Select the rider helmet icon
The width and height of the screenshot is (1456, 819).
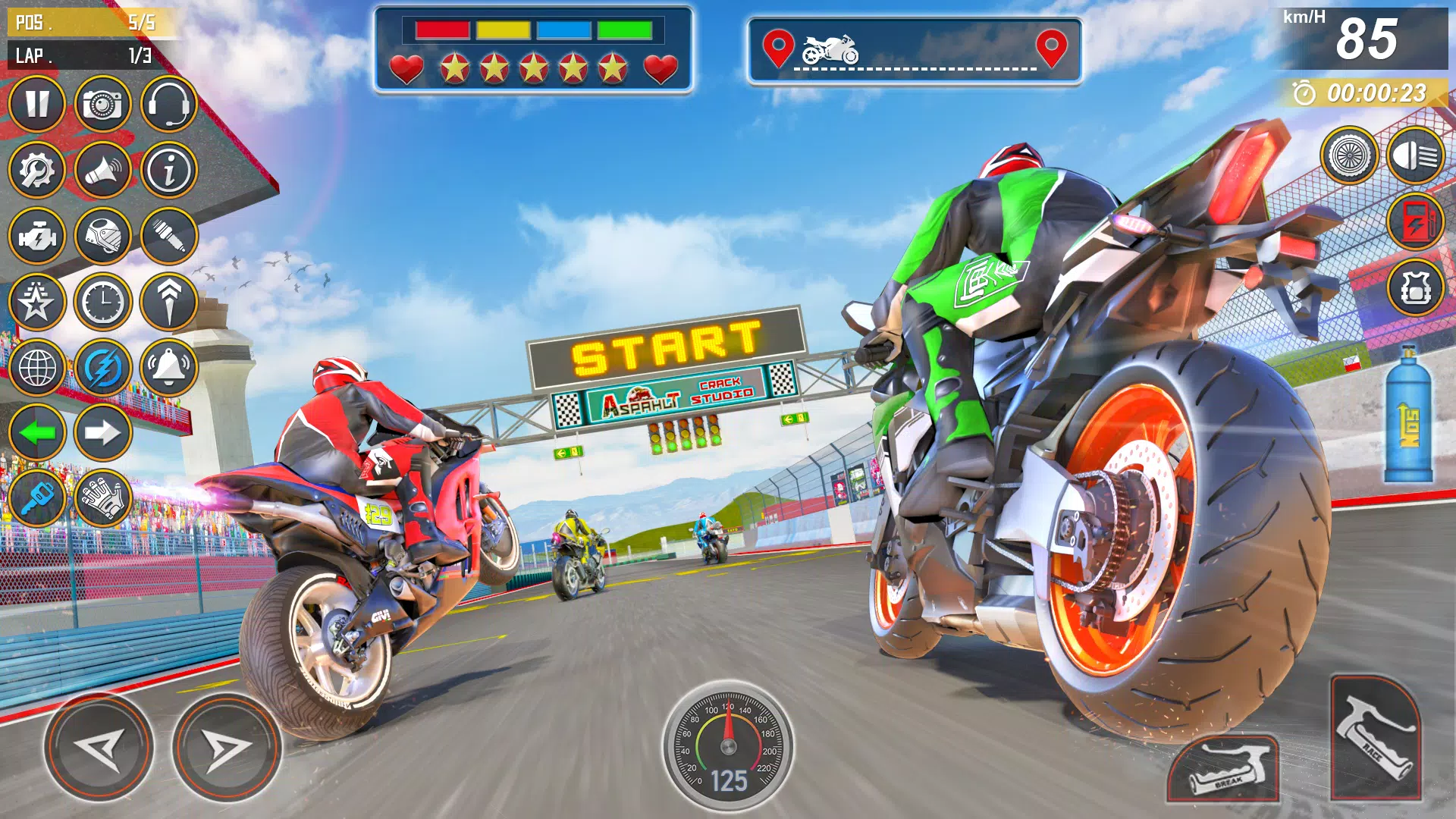102,236
